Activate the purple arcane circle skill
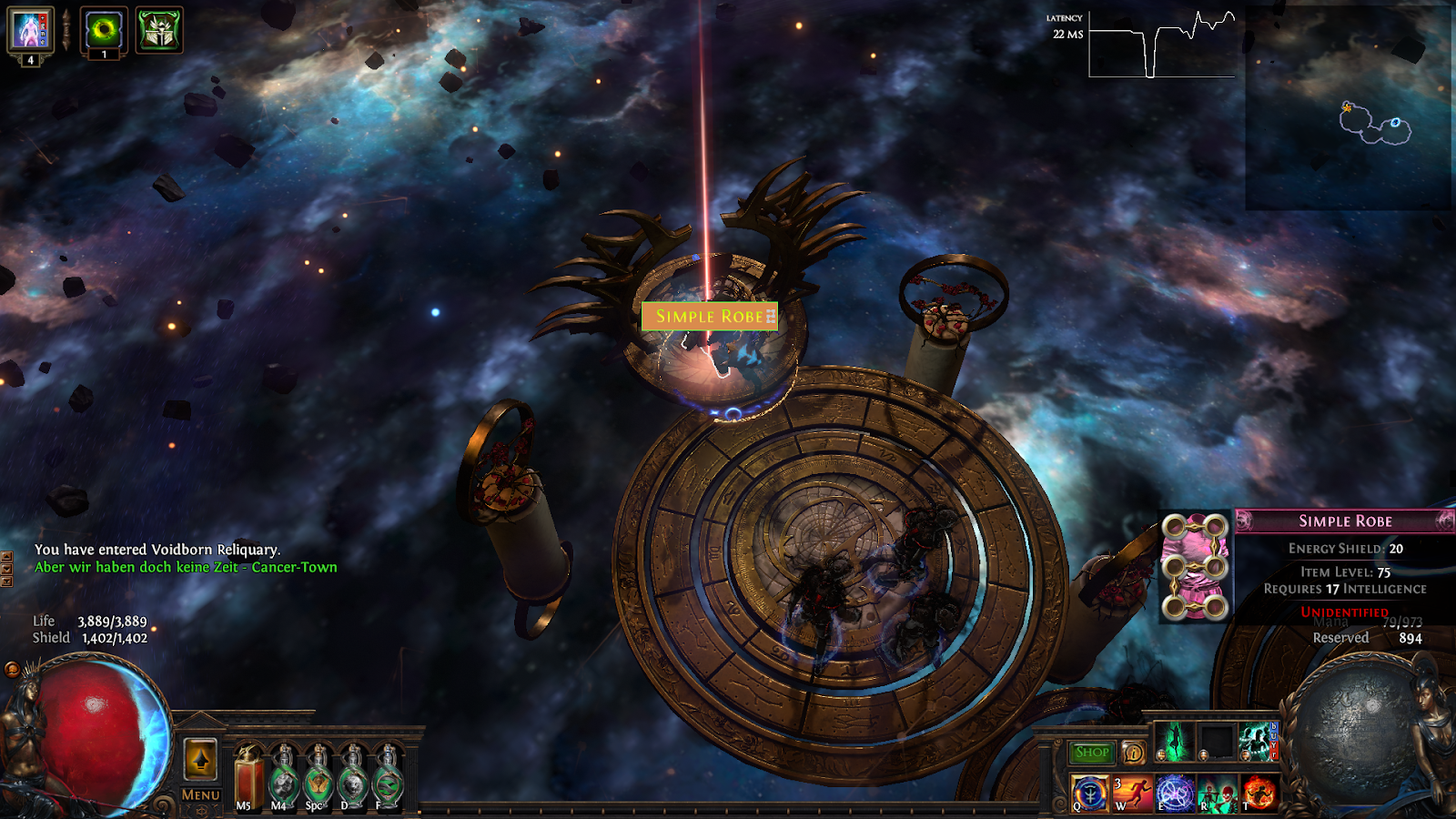Viewport: 1456px width, 819px height. (1175, 794)
